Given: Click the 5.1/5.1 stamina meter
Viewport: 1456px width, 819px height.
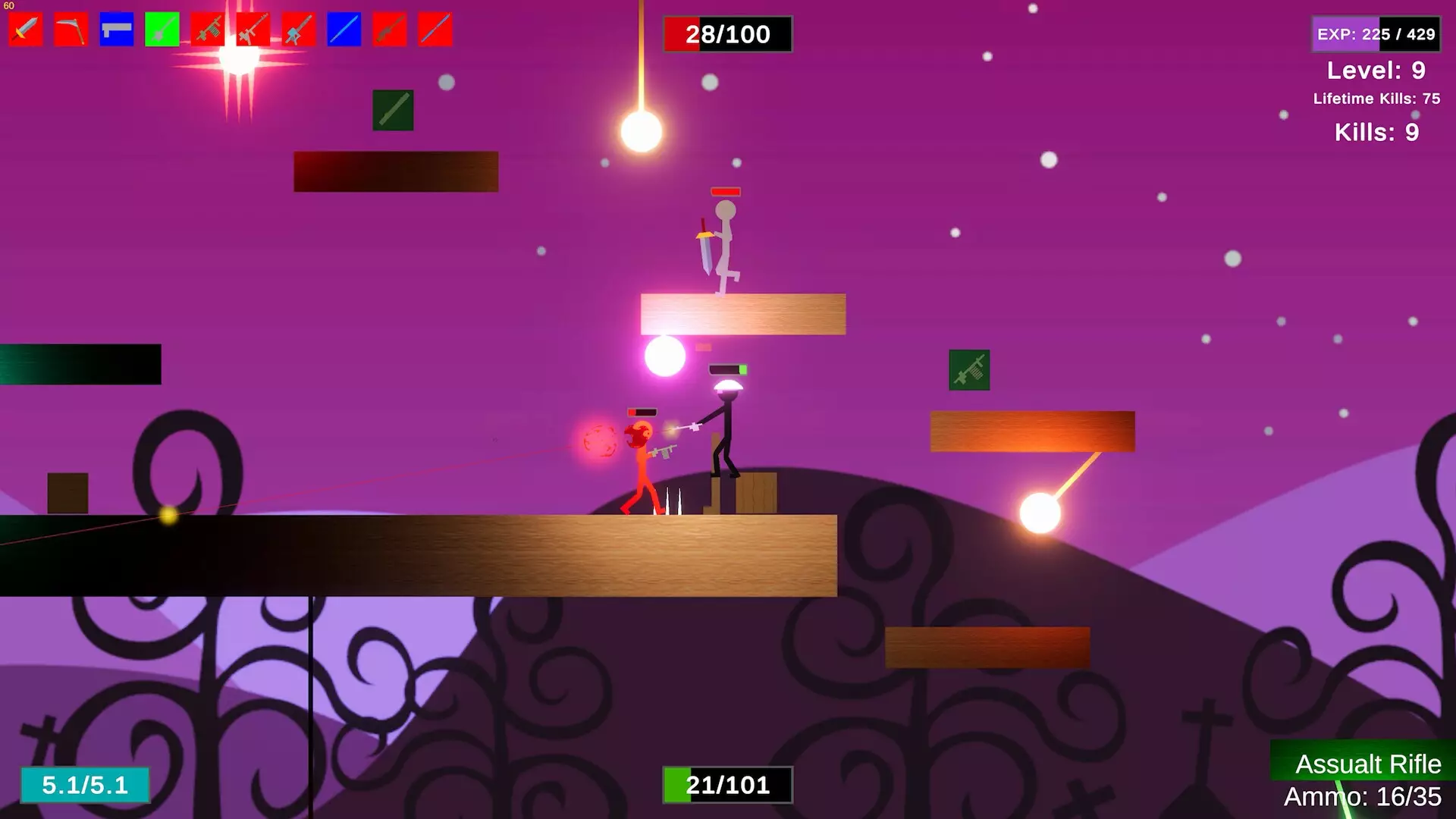Looking at the screenshot, I should click(x=85, y=786).
